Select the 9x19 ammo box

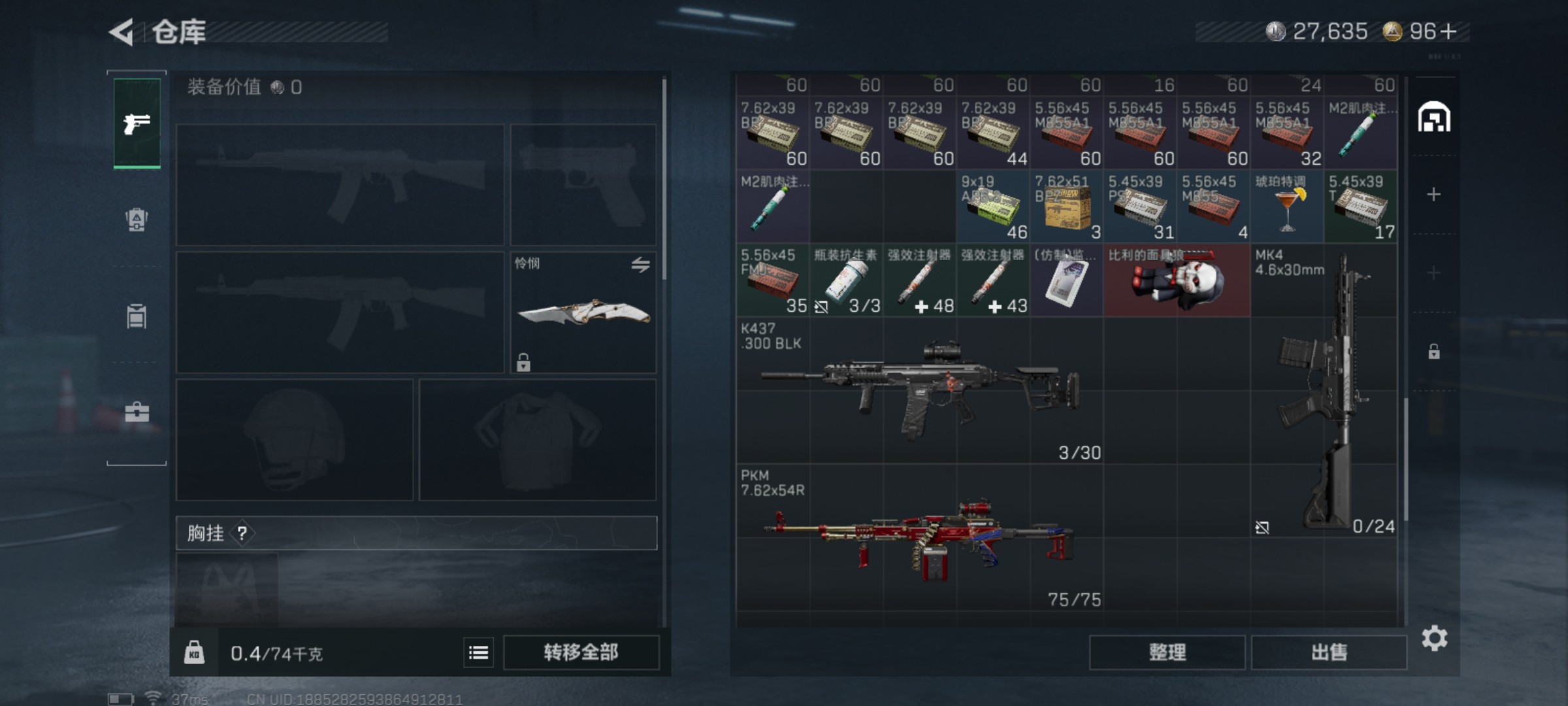[992, 207]
